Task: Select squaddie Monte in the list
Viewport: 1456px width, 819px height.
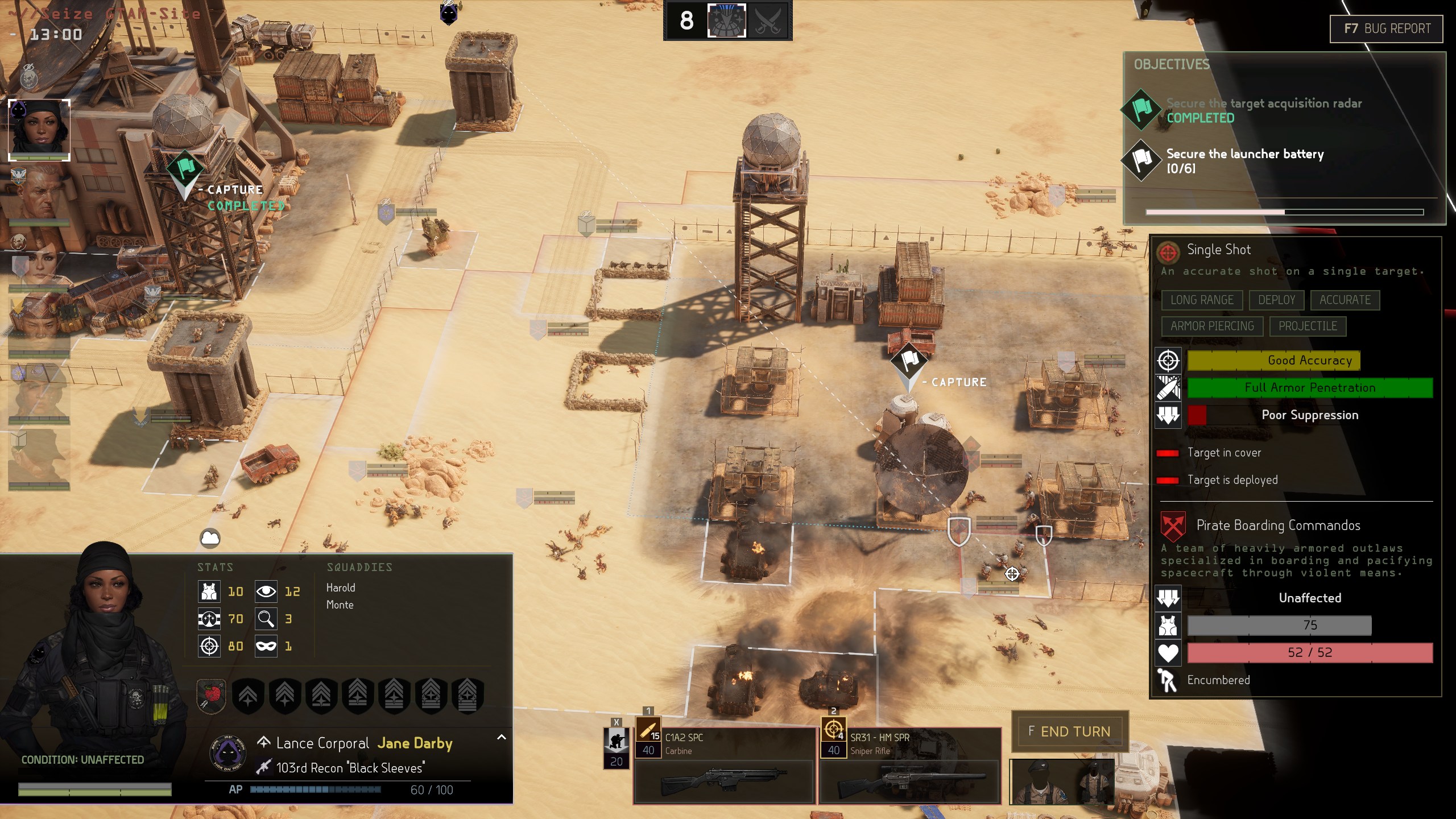Action: [340, 605]
